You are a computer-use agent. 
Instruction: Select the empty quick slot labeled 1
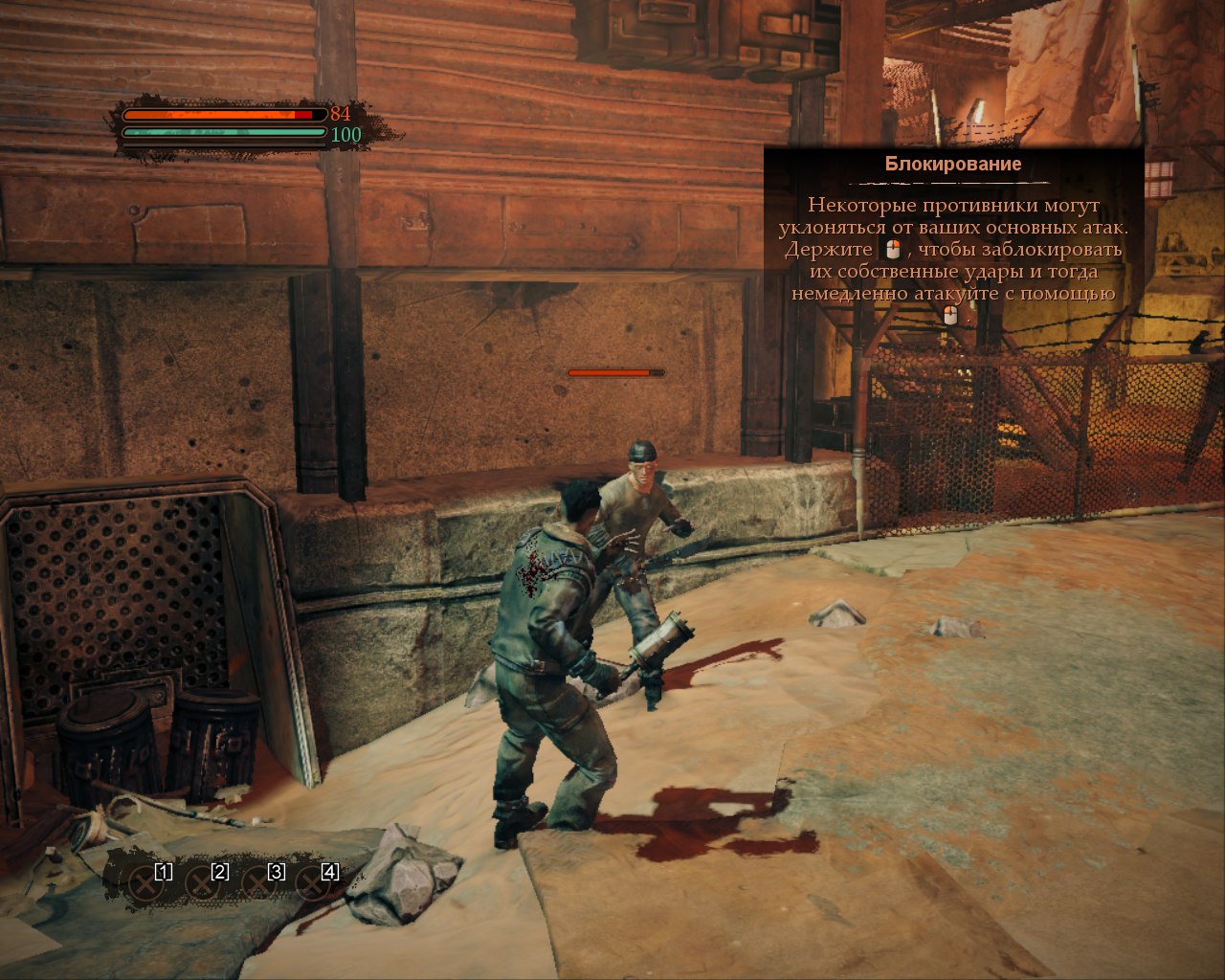pos(148,882)
